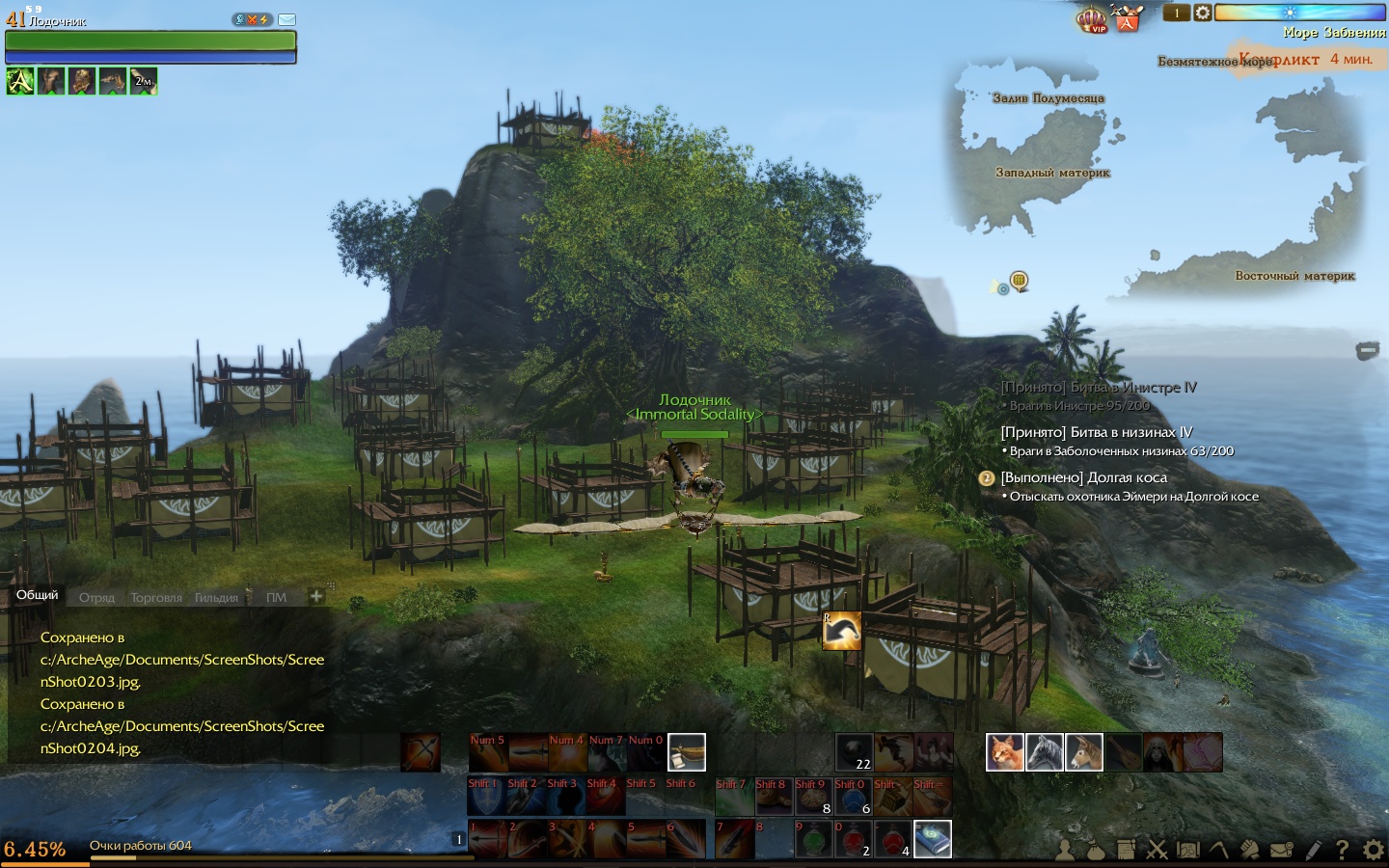The width and height of the screenshot is (1389, 868).
Task: Open the help question mark menu
Action: click(1342, 850)
